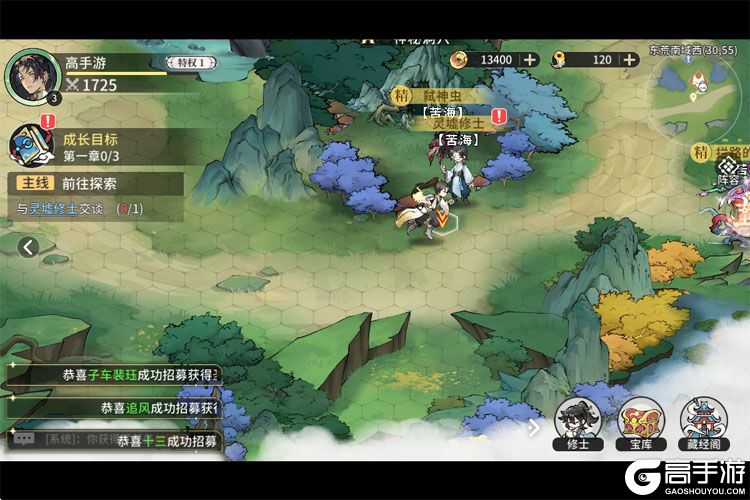Expand the bottom menu with the arrow

click(534, 427)
